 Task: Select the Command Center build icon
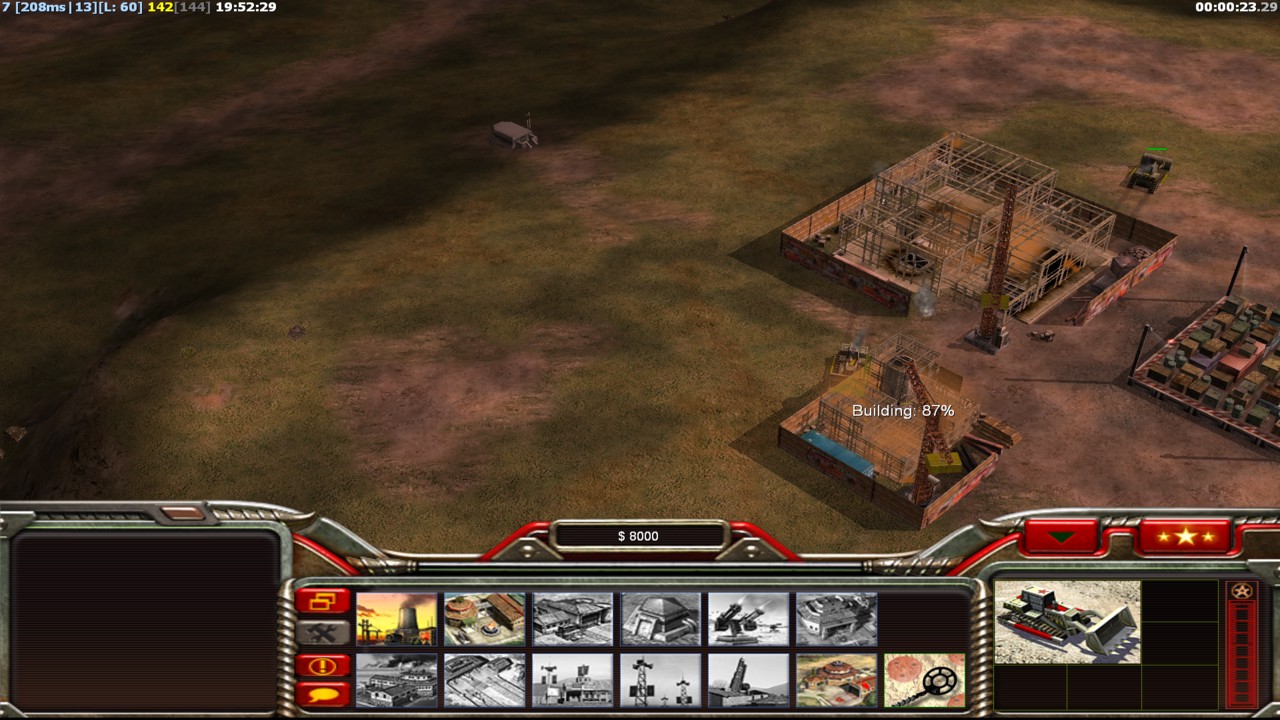[836, 680]
